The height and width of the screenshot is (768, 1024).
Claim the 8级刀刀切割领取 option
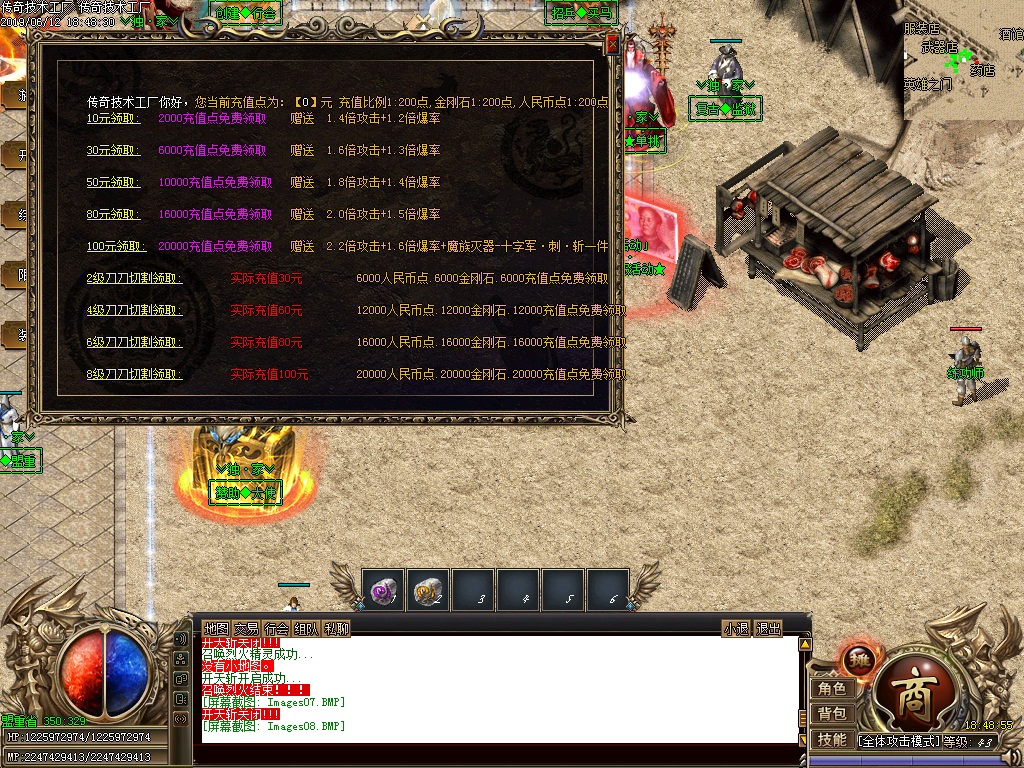click(x=135, y=374)
